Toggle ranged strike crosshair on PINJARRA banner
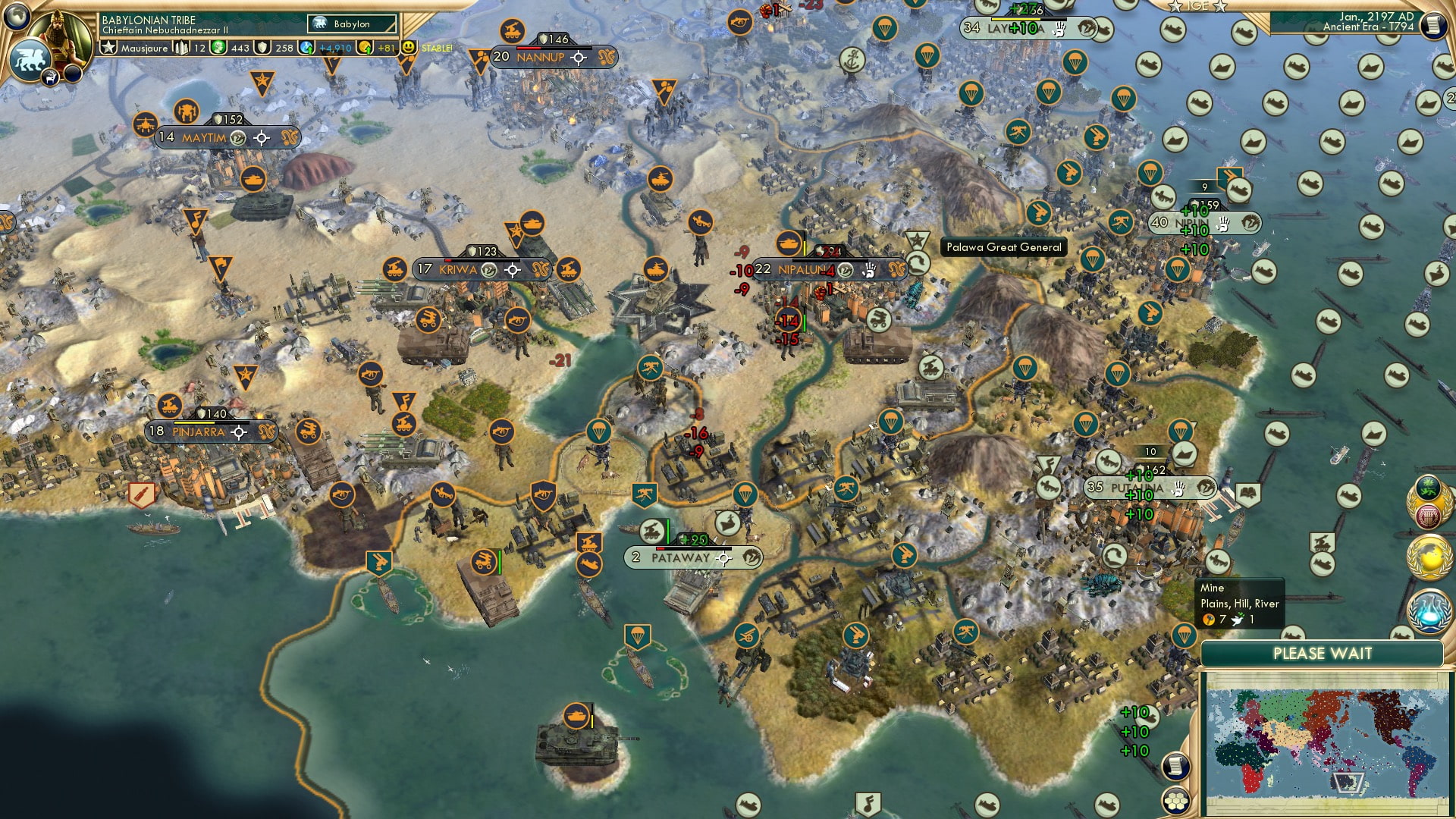Viewport: 1456px width, 819px height. click(x=240, y=433)
